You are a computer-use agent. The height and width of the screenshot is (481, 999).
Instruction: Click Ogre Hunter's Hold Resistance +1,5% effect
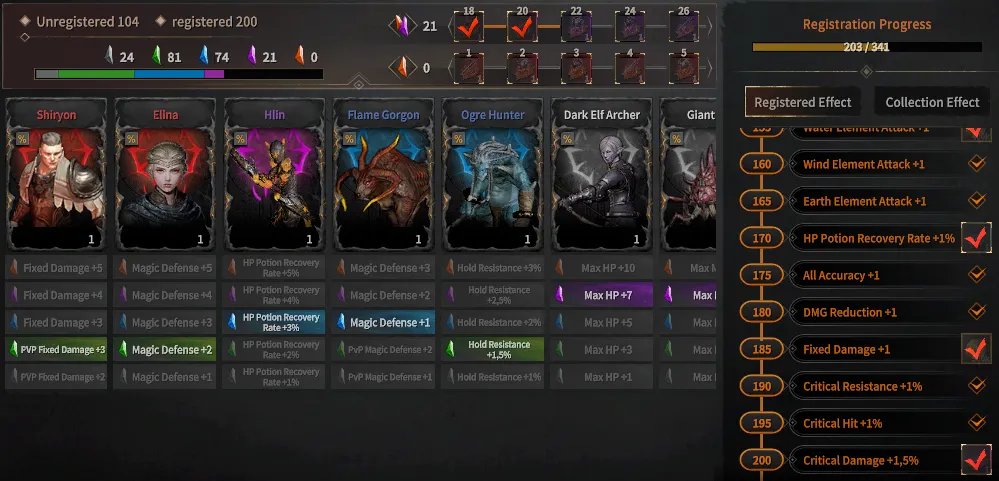point(493,349)
